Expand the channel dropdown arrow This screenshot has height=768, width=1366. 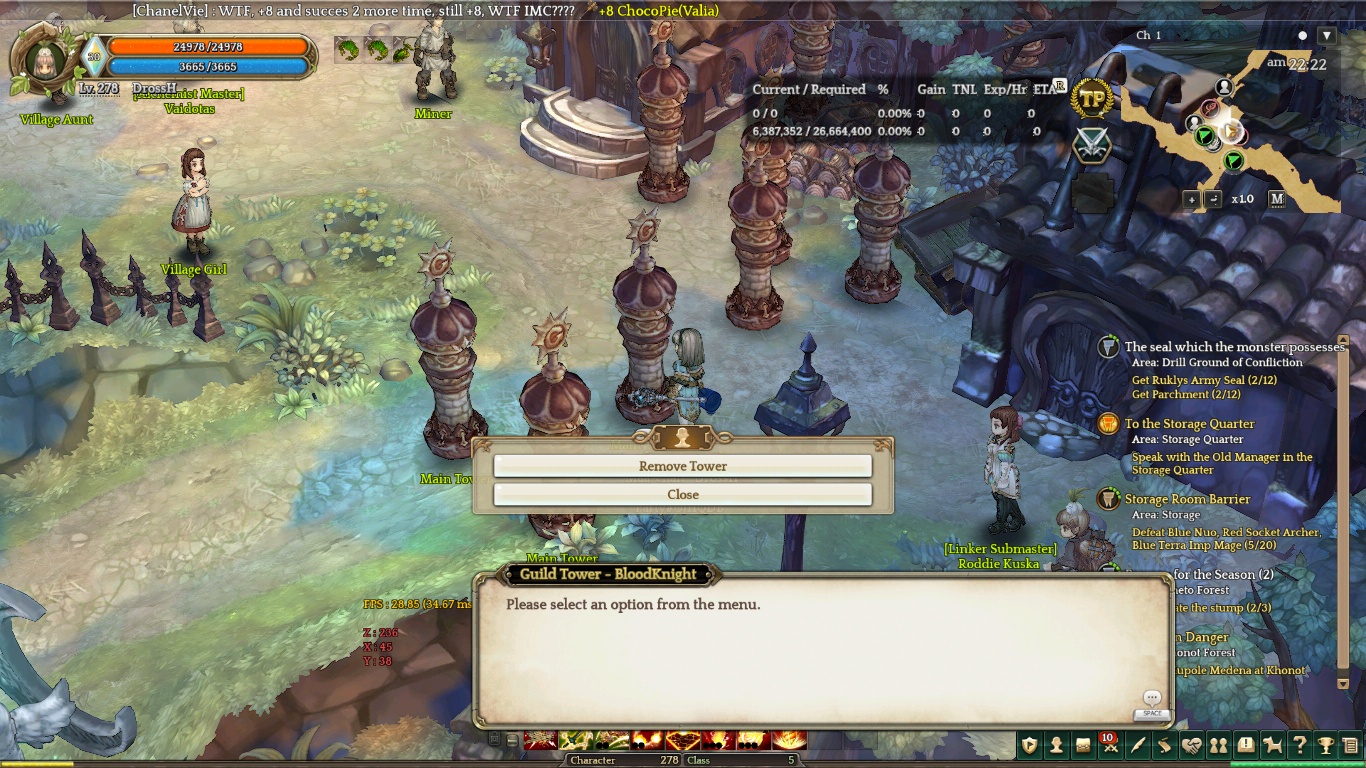(x=1327, y=36)
